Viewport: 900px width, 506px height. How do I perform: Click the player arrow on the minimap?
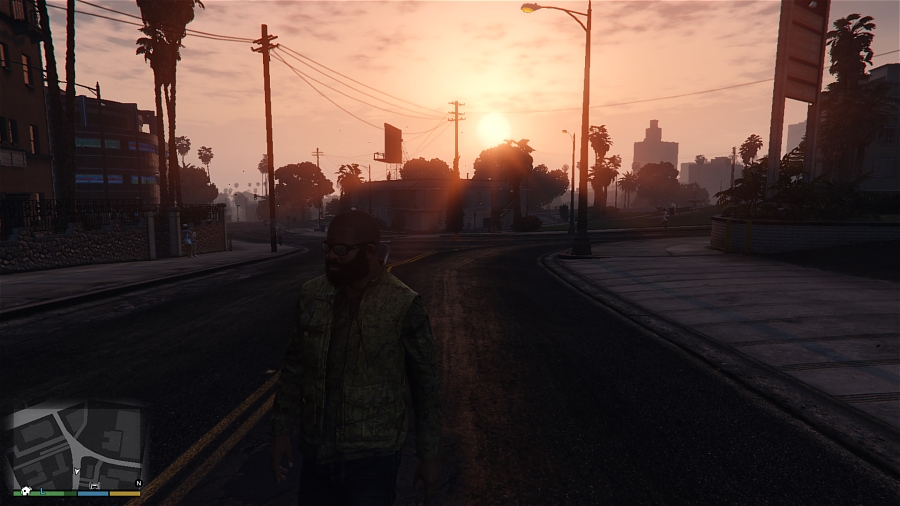coord(76,471)
